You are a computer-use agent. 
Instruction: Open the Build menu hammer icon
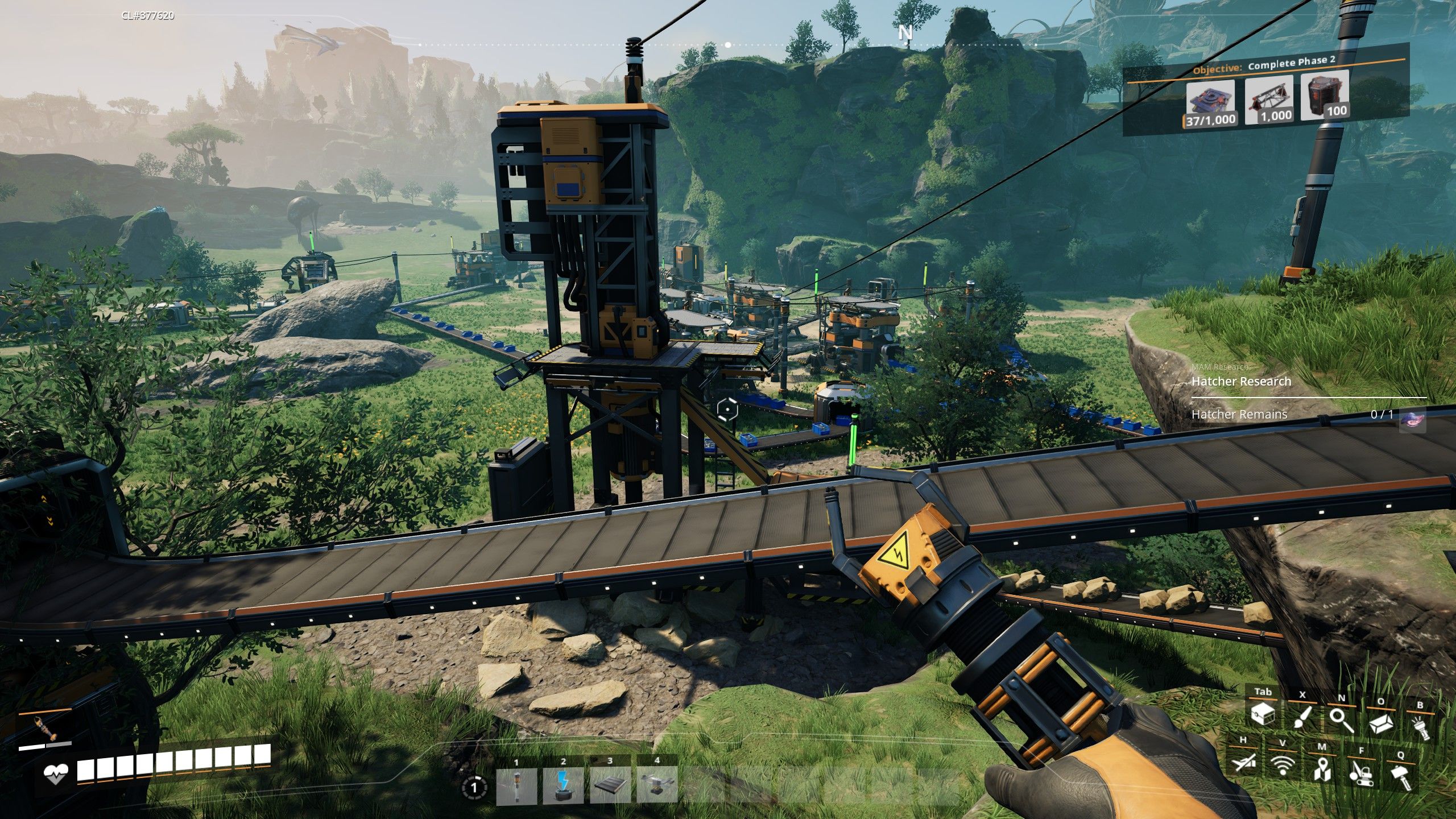1403,777
